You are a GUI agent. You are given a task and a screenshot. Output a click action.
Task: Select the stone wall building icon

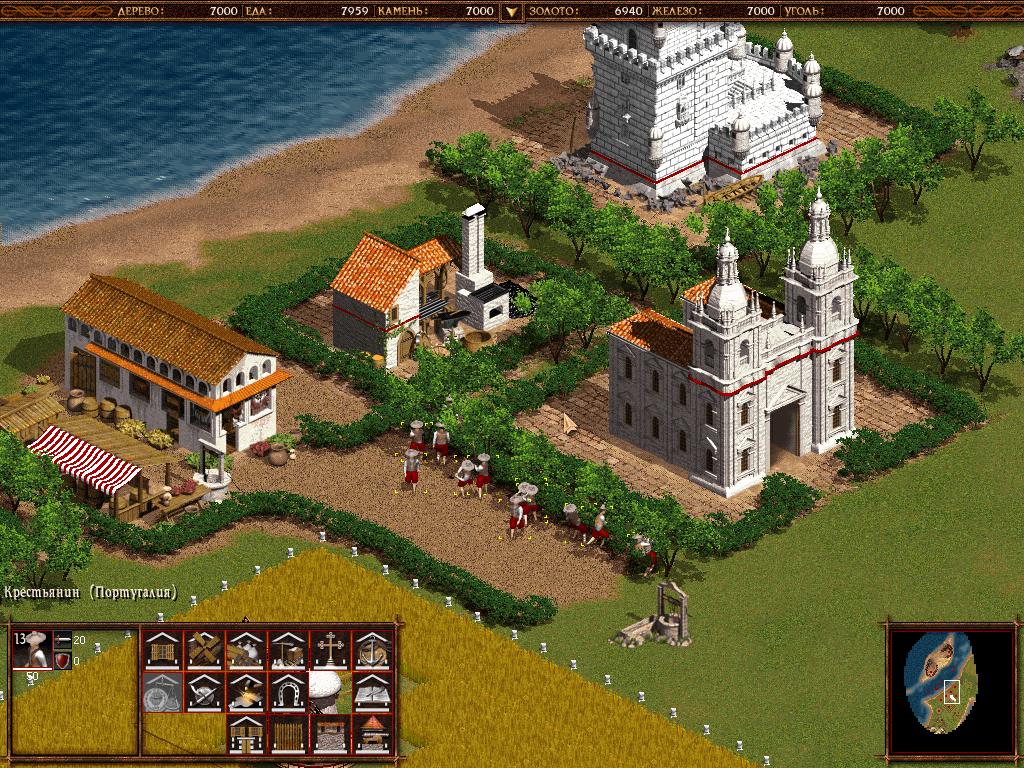pos(330,733)
